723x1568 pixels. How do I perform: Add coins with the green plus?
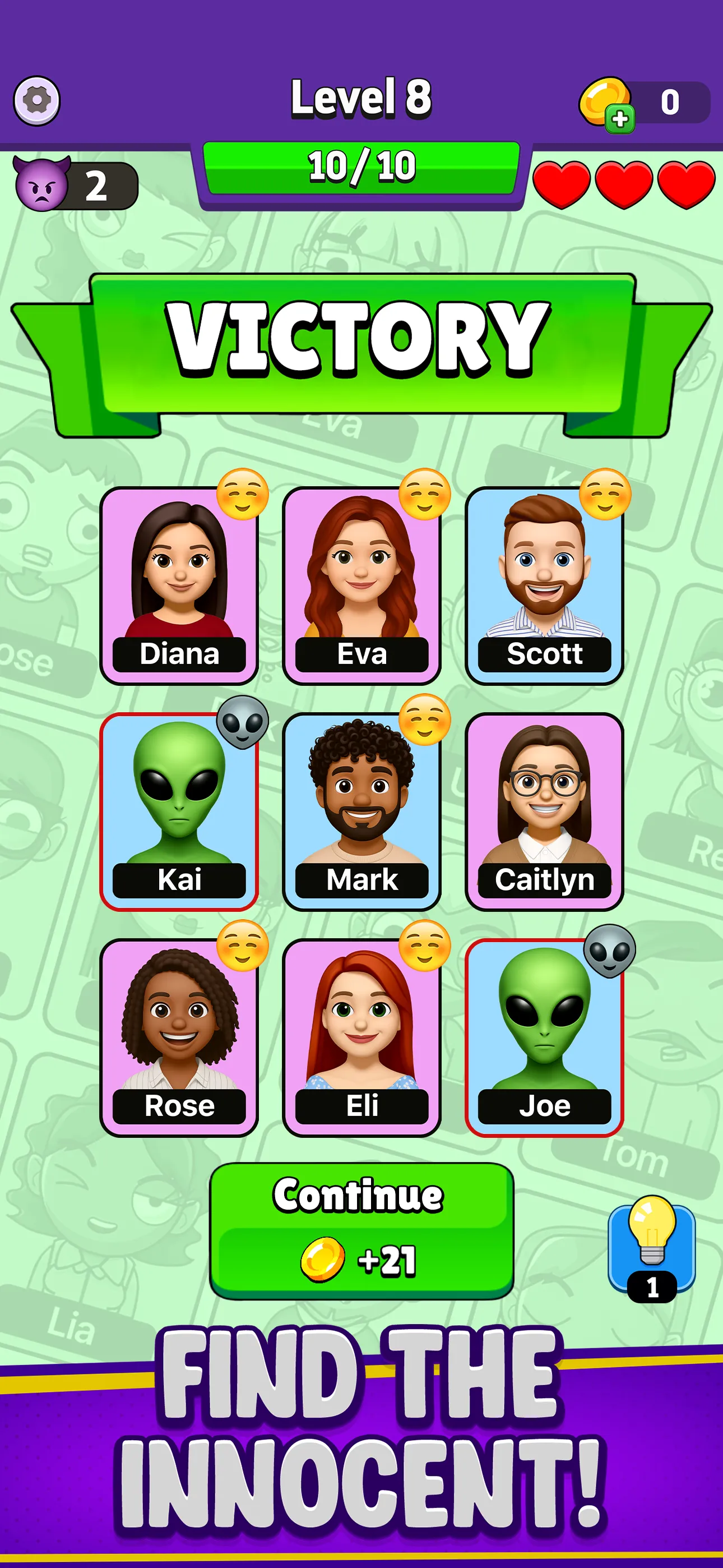coord(619,119)
